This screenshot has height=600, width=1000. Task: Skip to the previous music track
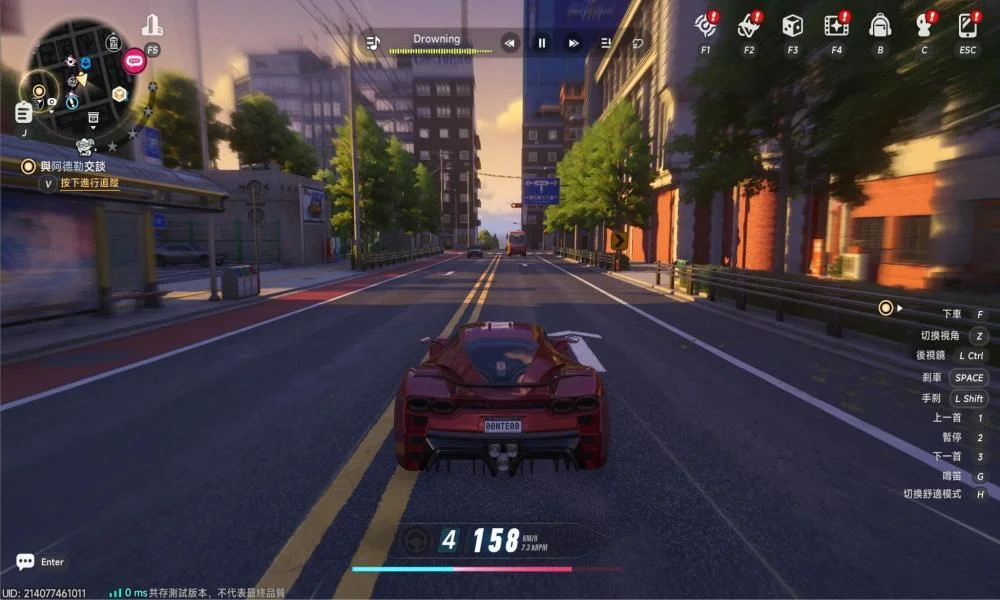tap(510, 43)
